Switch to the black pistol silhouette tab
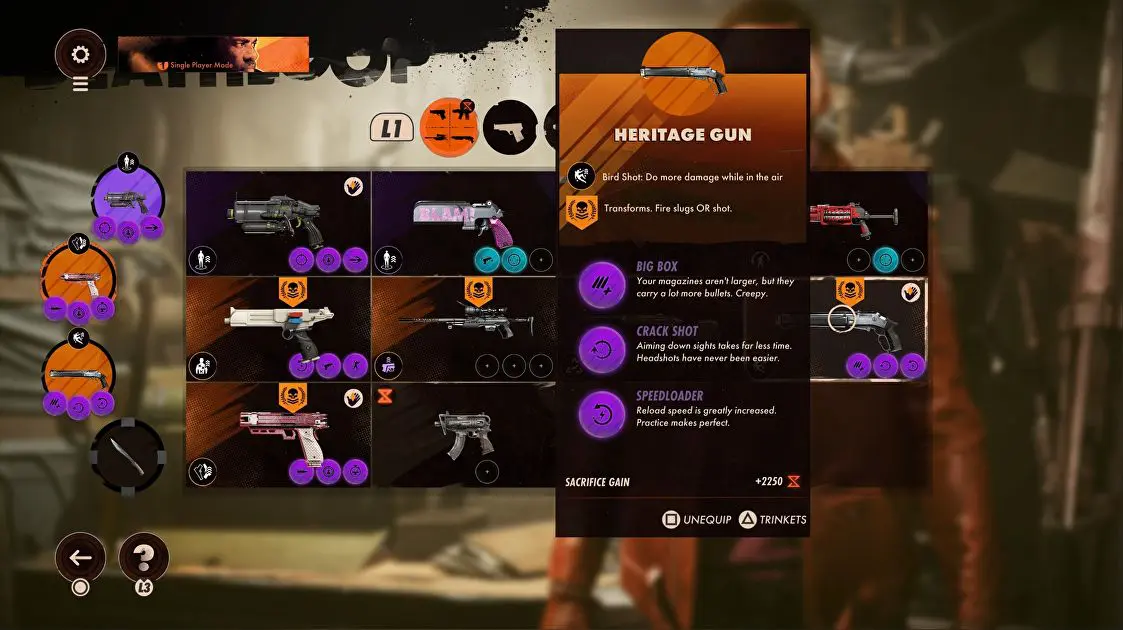Viewport: 1123px width, 630px height. click(x=511, y=127)
